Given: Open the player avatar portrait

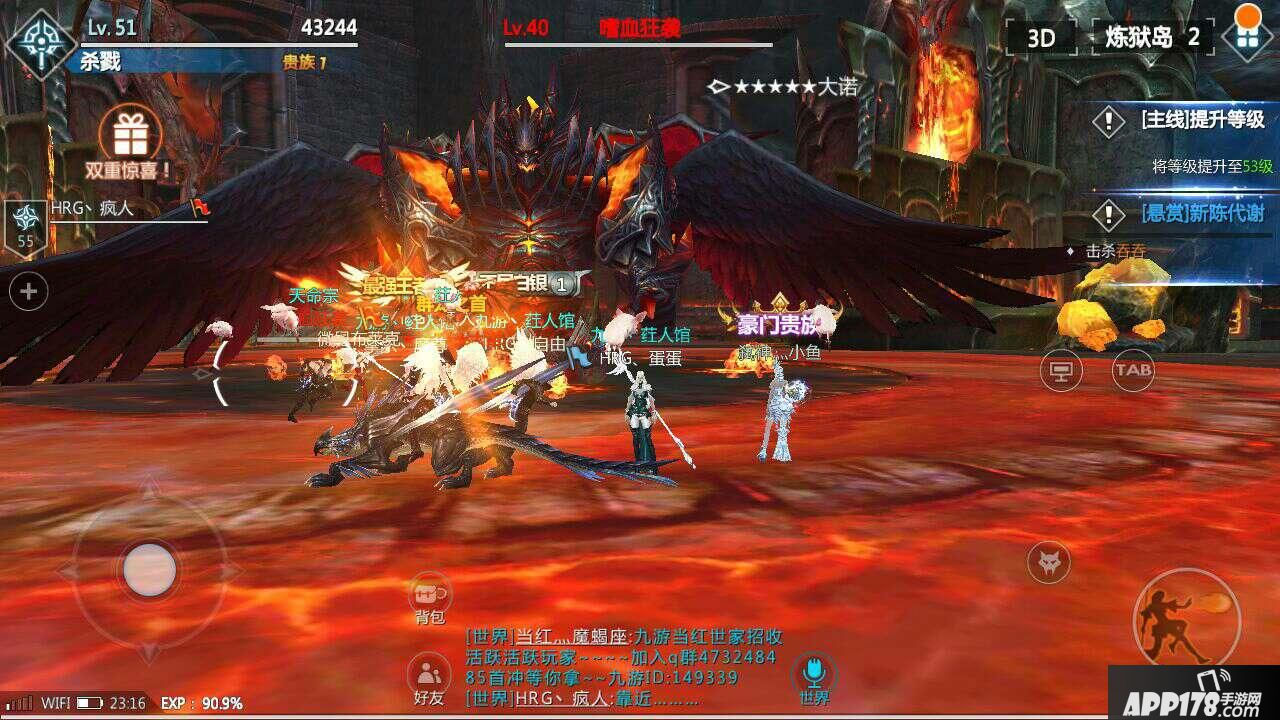Looking at the screenshot, I should (x=40, y=43).
